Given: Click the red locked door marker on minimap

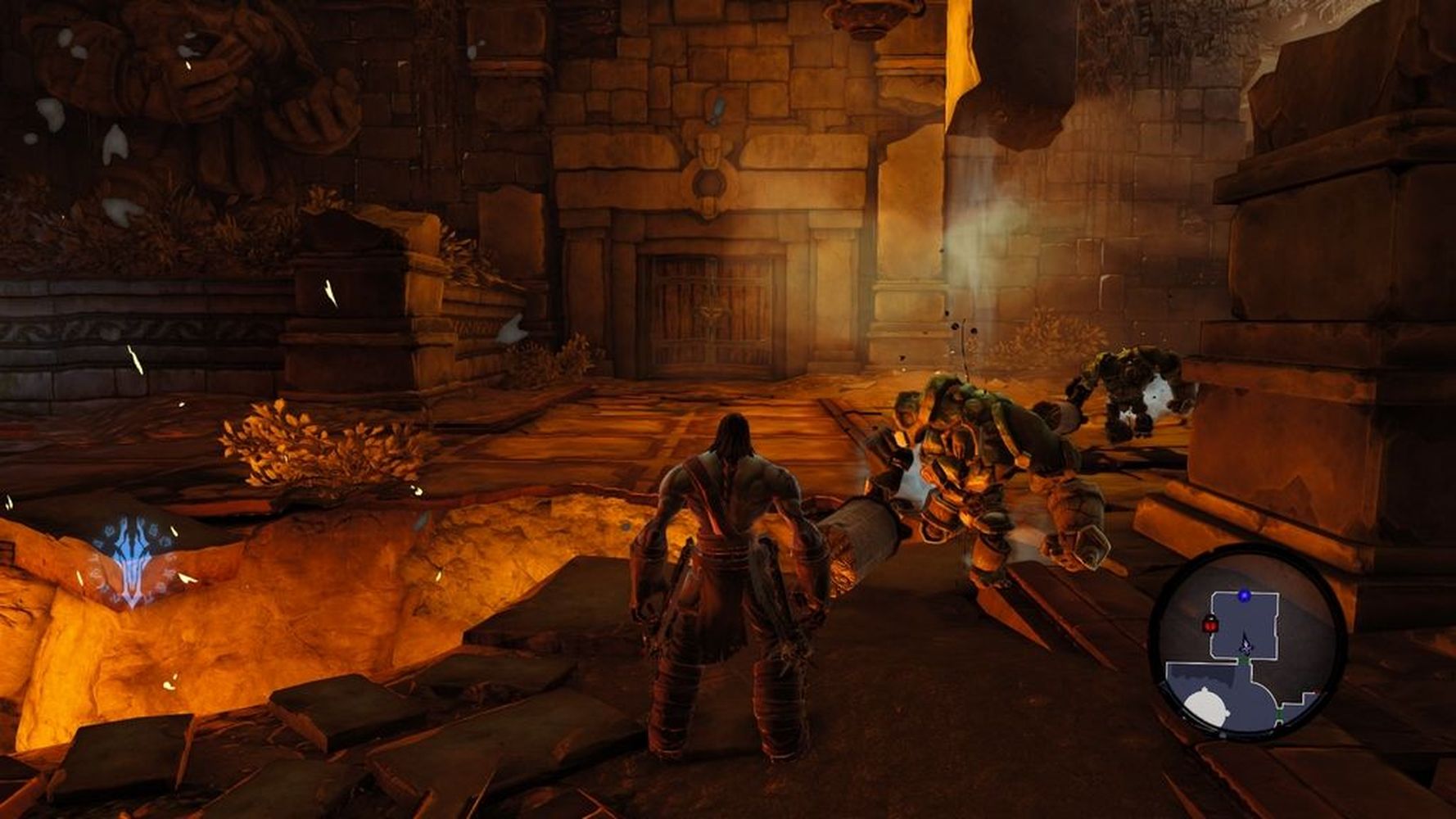Looking at the screenshot, I should (x=1209, y=626).
